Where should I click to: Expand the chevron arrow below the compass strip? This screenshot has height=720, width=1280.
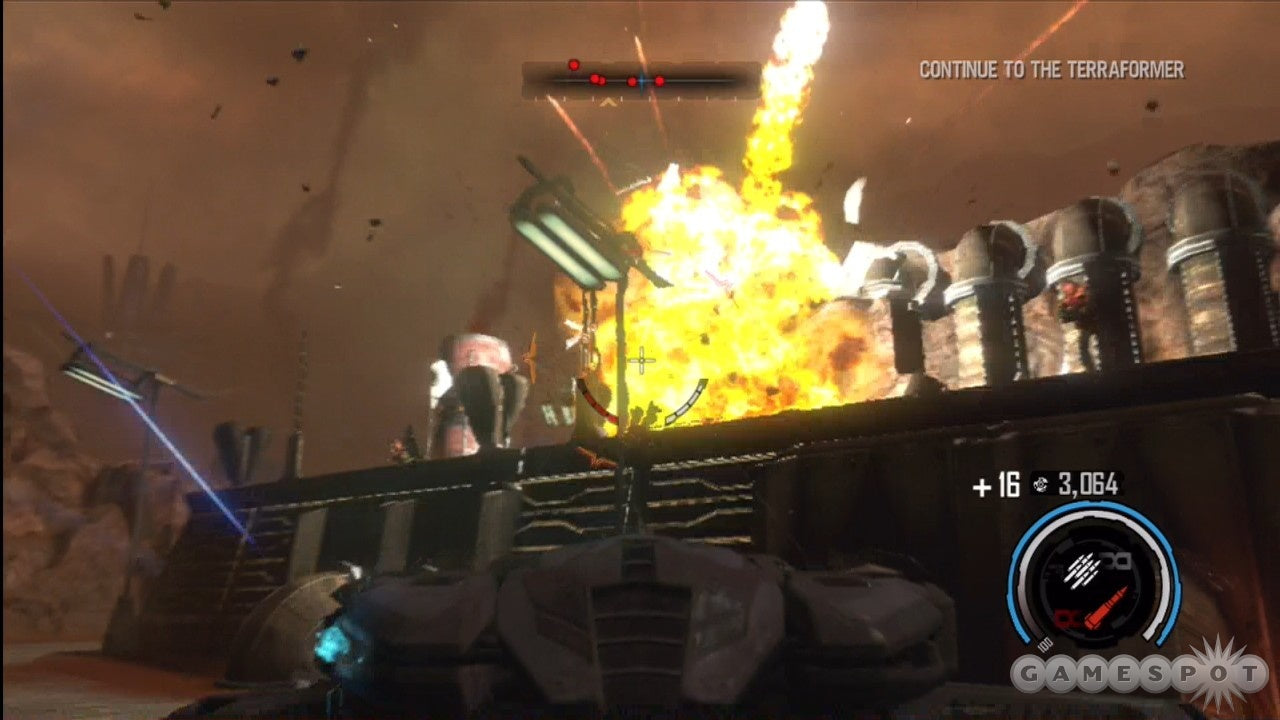click(606, 100)
